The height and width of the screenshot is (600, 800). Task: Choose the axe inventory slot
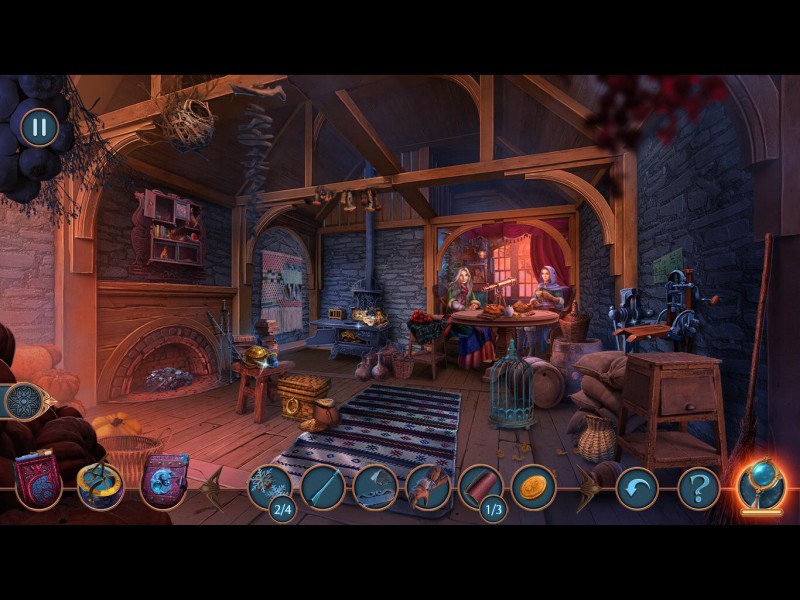(375, 487)
